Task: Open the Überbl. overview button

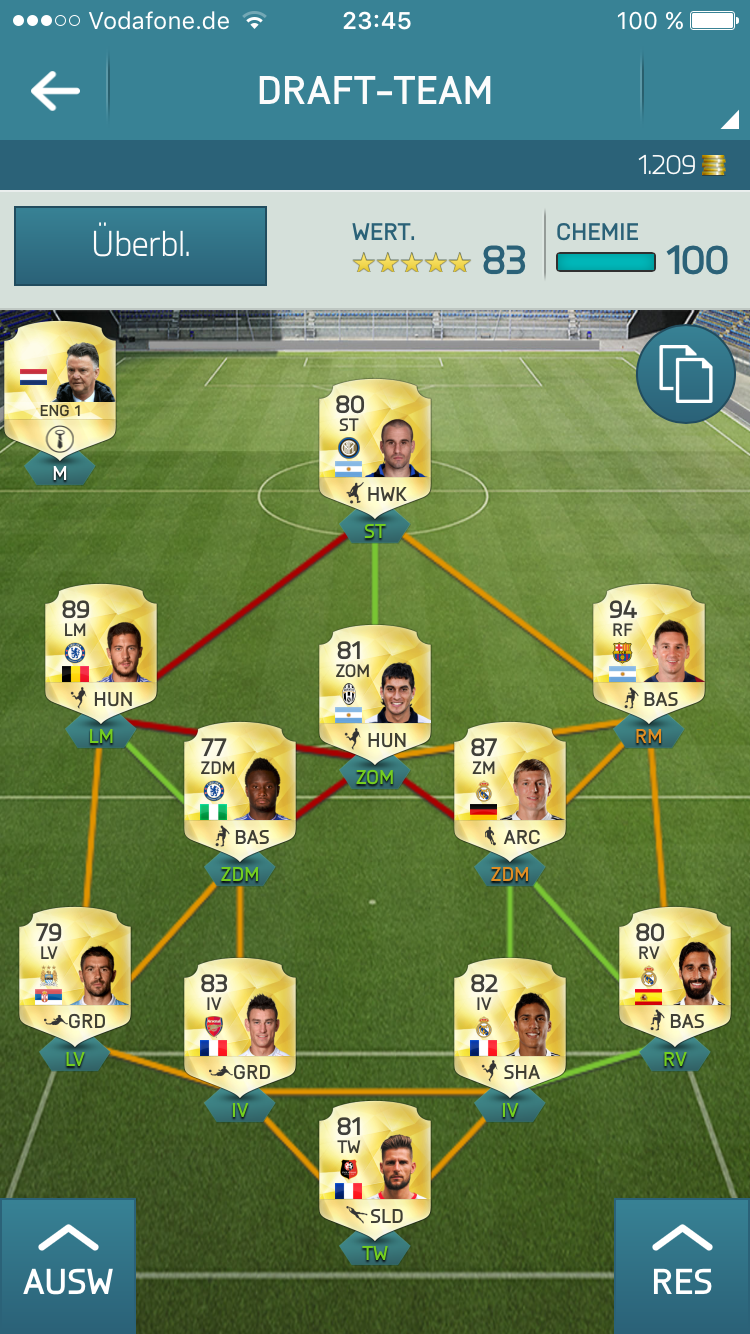Action: [x=140, y=246]
